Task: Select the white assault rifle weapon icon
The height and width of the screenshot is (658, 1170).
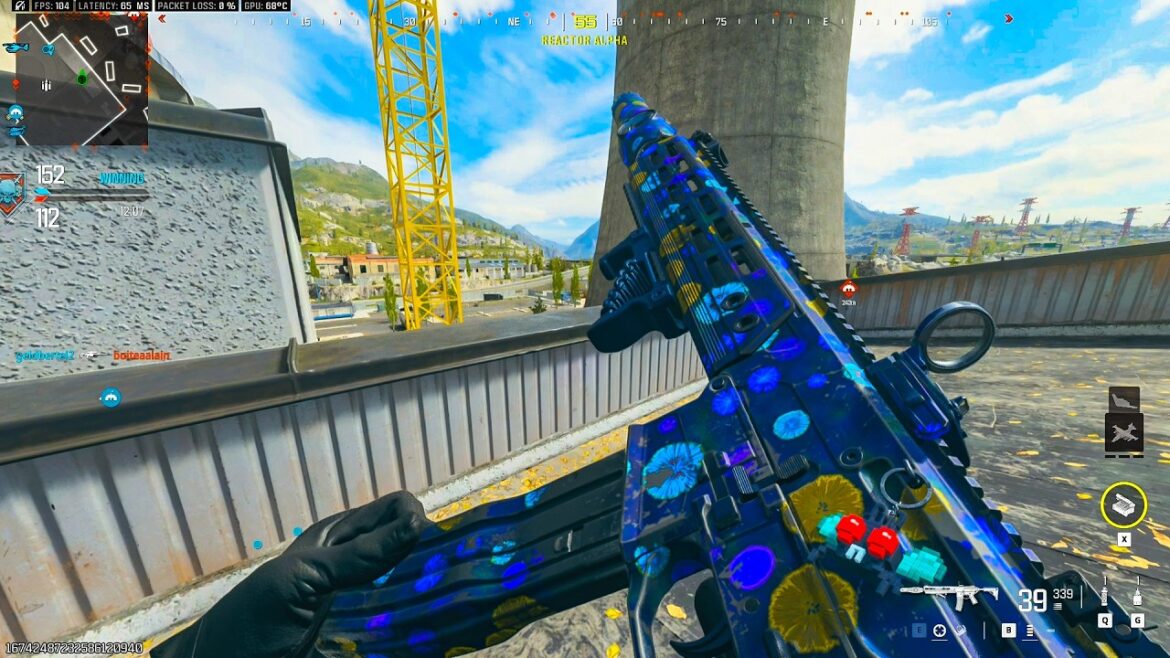Action: click(x=949, y=595)
